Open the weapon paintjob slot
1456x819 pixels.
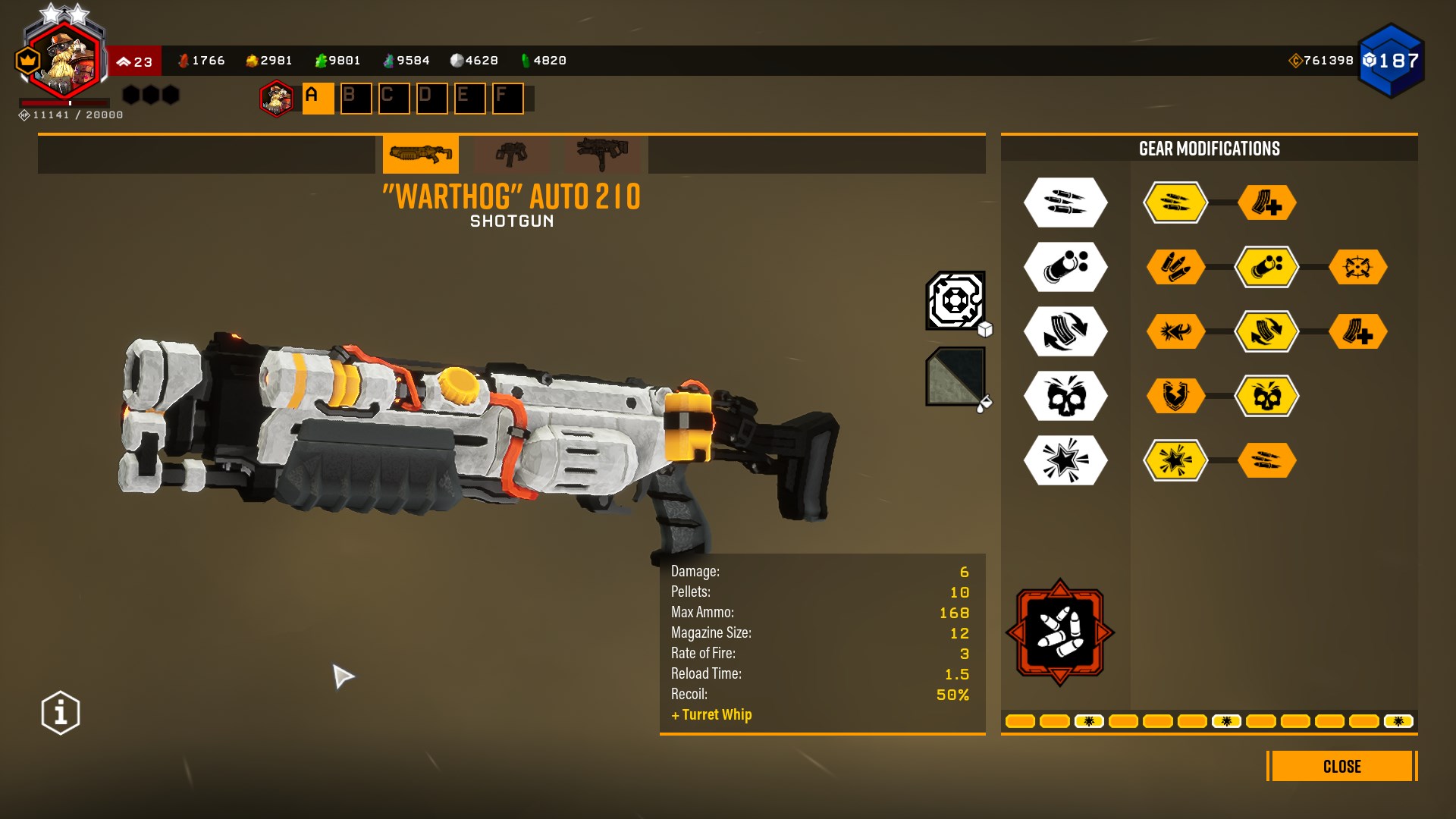pos(955,377)
